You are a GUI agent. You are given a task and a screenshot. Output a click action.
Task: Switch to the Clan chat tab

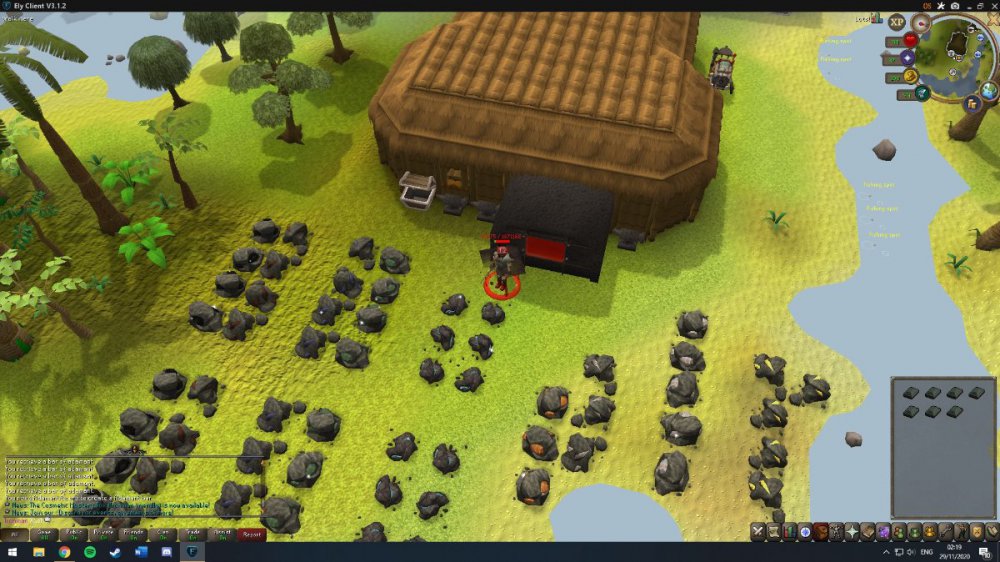[x=163, y=534]
